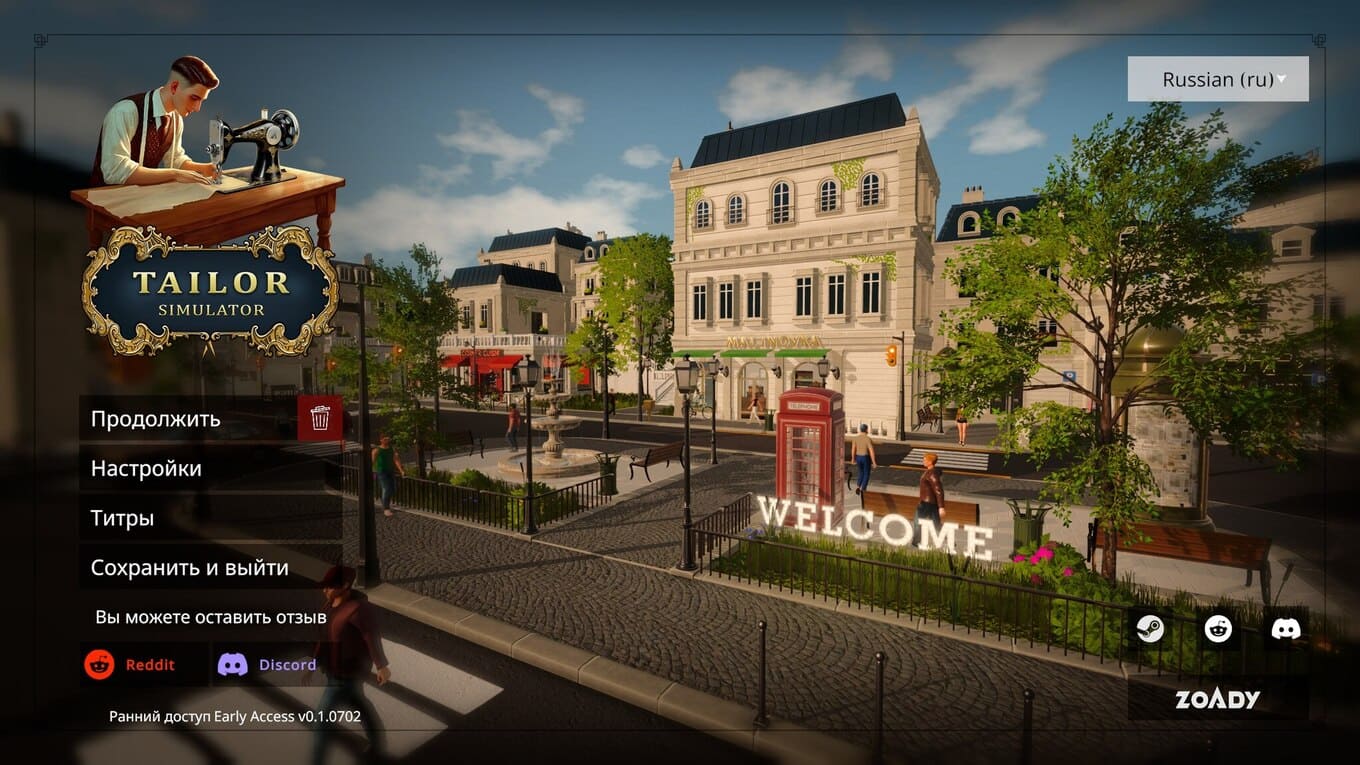This screenshot has height=765, width=1360.
Task: Continue the game via Продолжить
Action: 190,419
